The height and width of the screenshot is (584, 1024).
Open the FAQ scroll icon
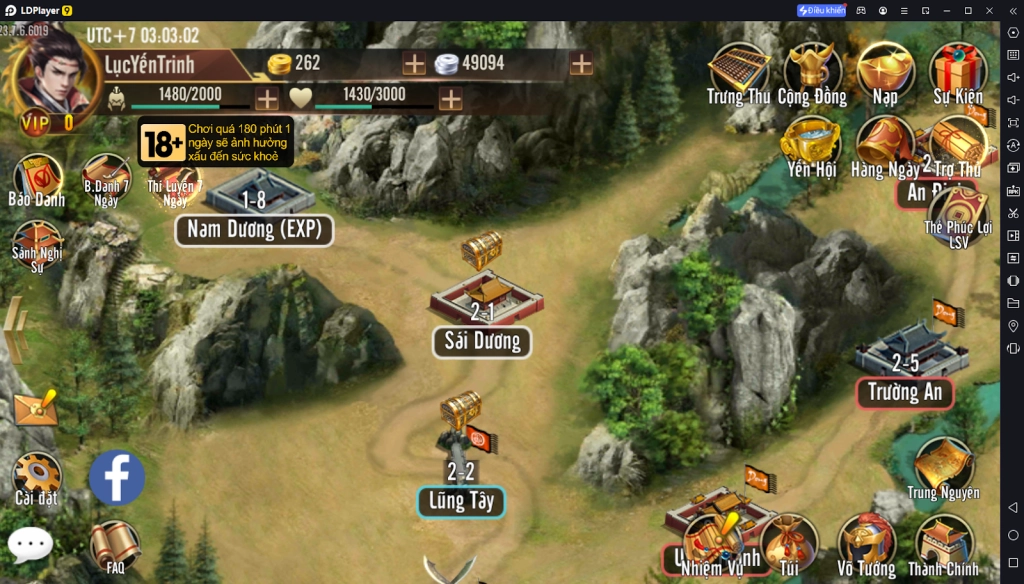[x=114, y=546]
